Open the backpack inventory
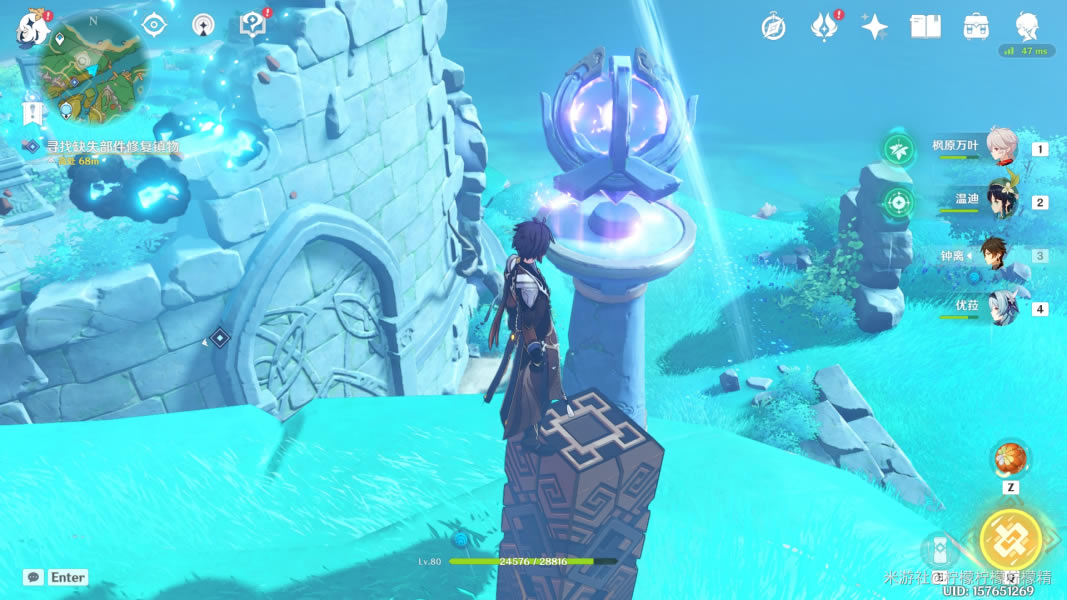The height and width of the screenshot is (600, 1067). coord(976,27)
